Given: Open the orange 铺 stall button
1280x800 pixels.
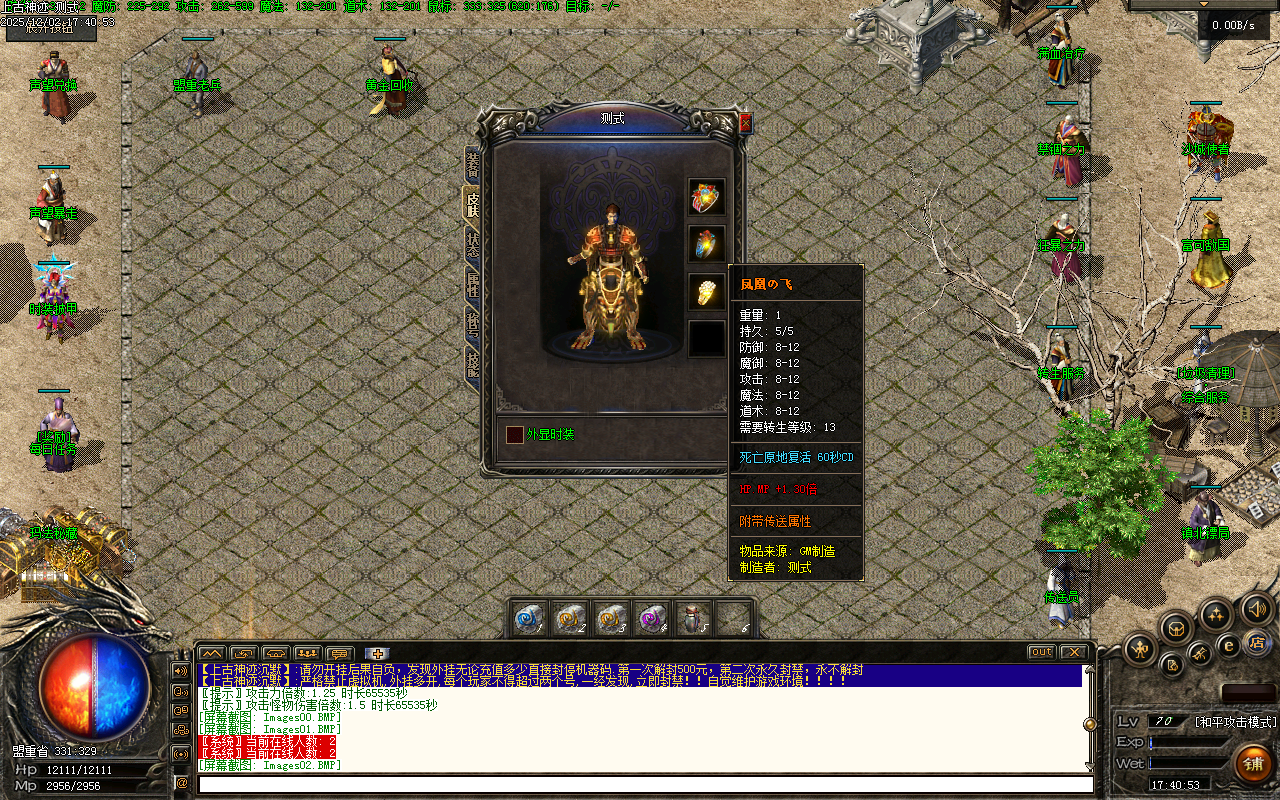Looking at the screenshot, I should [x=1253, y=764].
